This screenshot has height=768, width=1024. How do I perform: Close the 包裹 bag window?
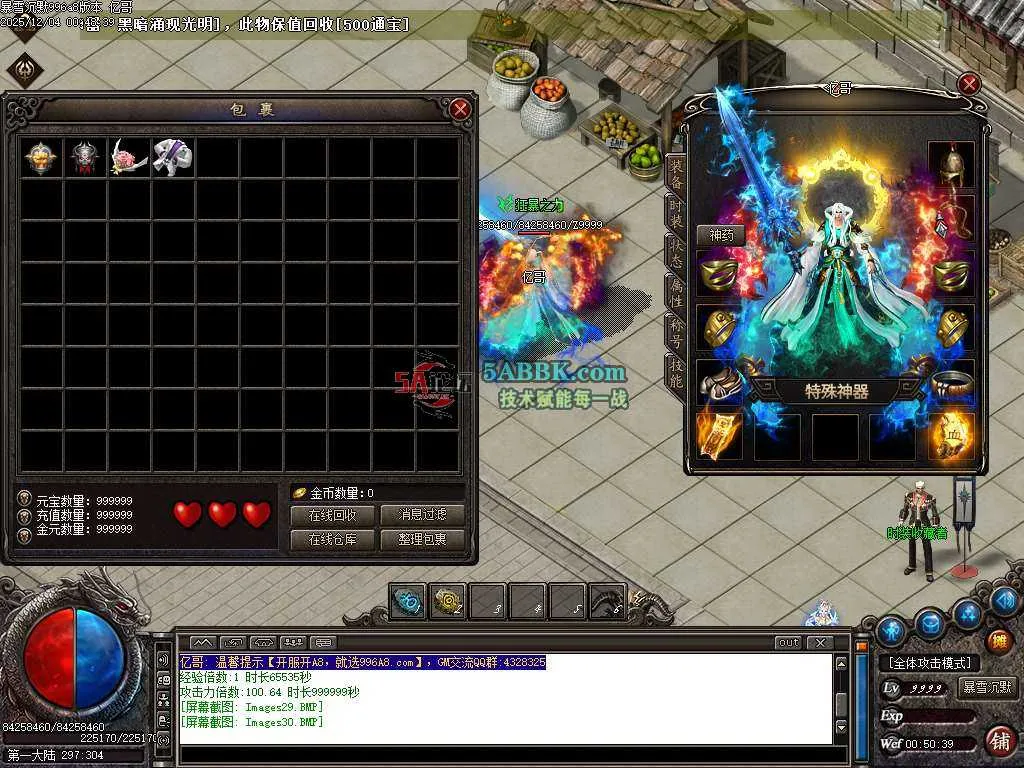[x=460, y=110]
